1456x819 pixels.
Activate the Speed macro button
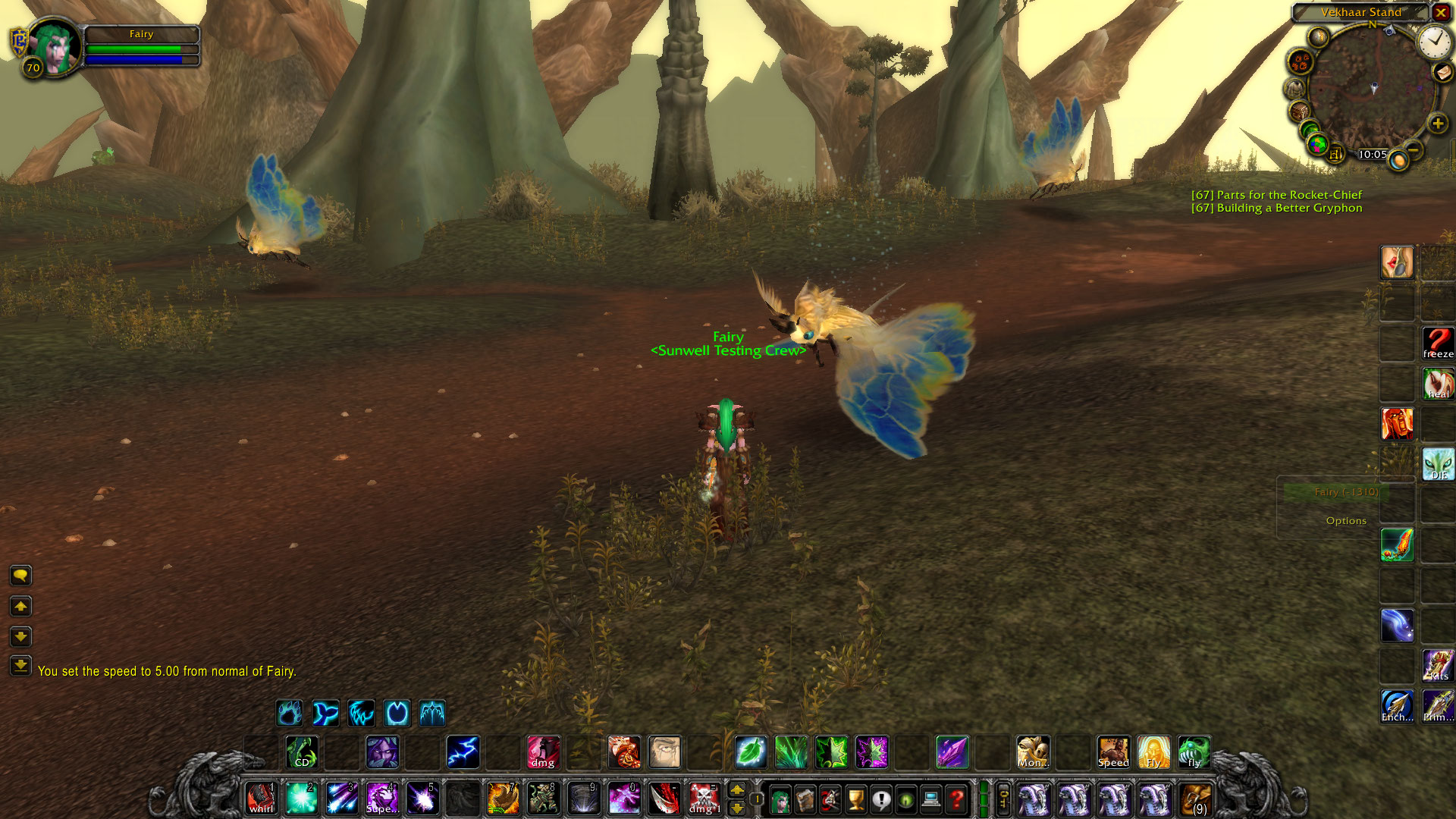click(1113, 752)
